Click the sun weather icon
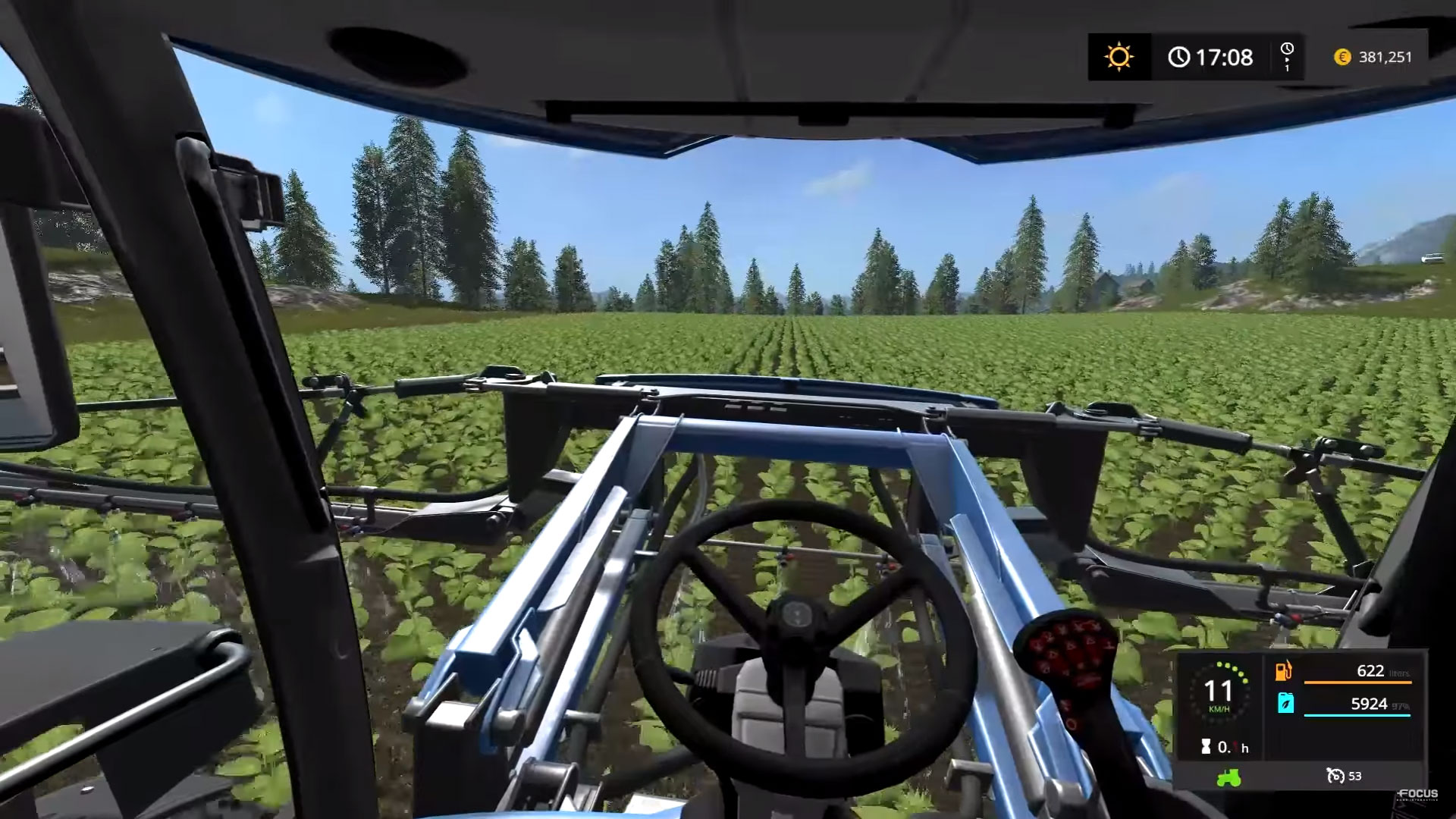Image resolution: width=1456 pixels, height=819 pixels. (x=1118, y=57)
